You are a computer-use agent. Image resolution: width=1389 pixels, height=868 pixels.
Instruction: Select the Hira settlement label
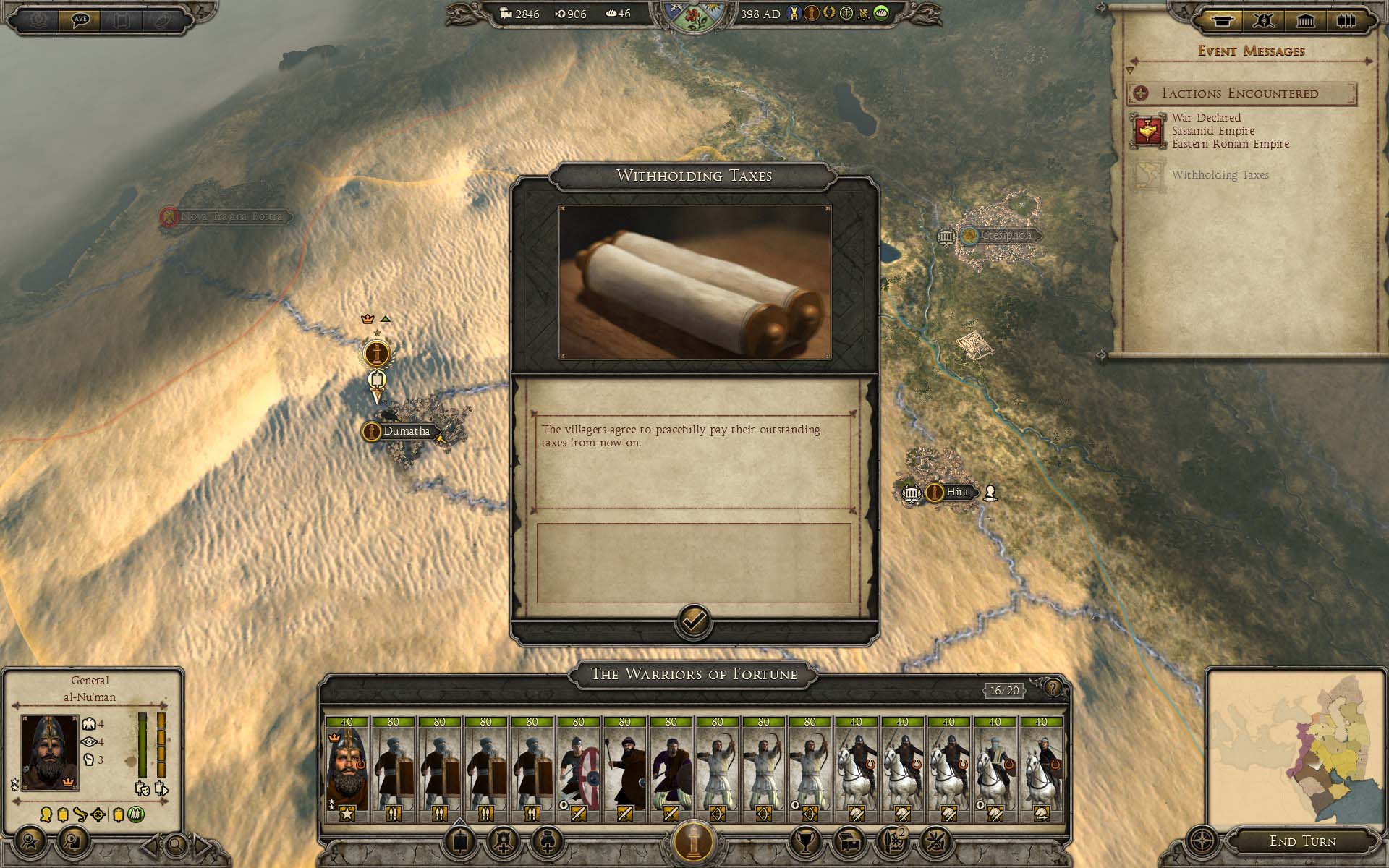[956, 492]
